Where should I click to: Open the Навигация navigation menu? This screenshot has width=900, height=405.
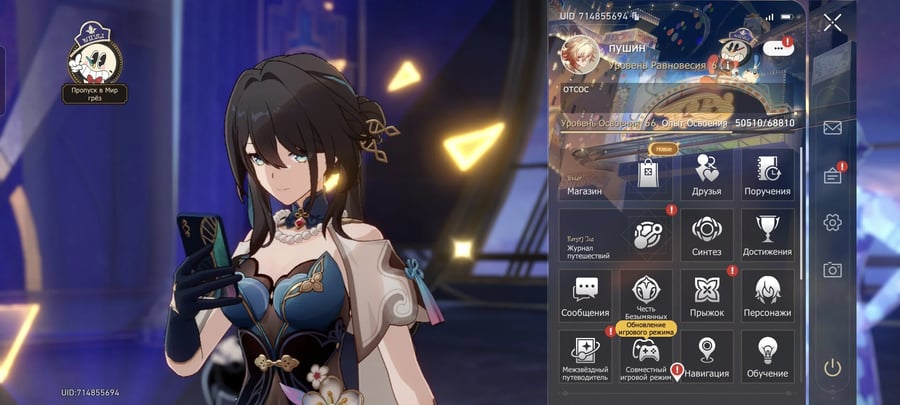click(706, 358)
